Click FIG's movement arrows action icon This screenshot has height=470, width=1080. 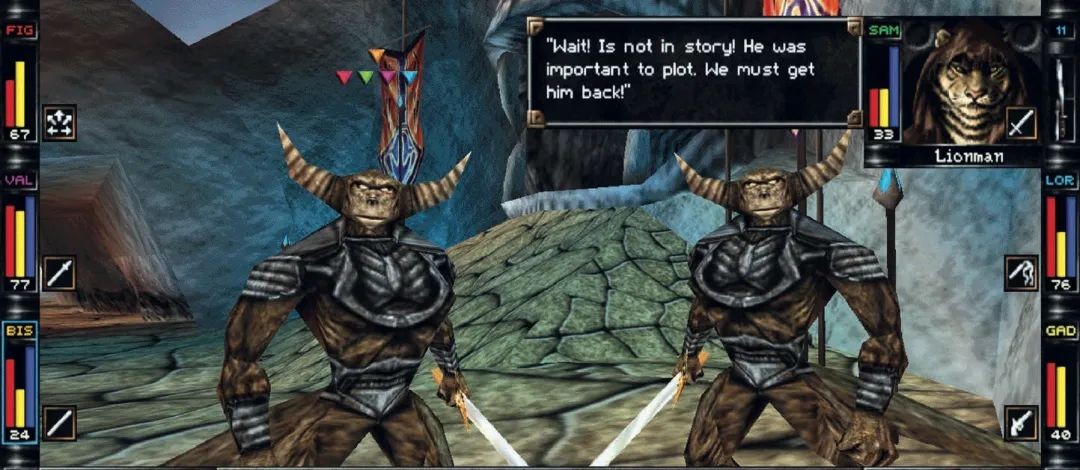point(59,122)
